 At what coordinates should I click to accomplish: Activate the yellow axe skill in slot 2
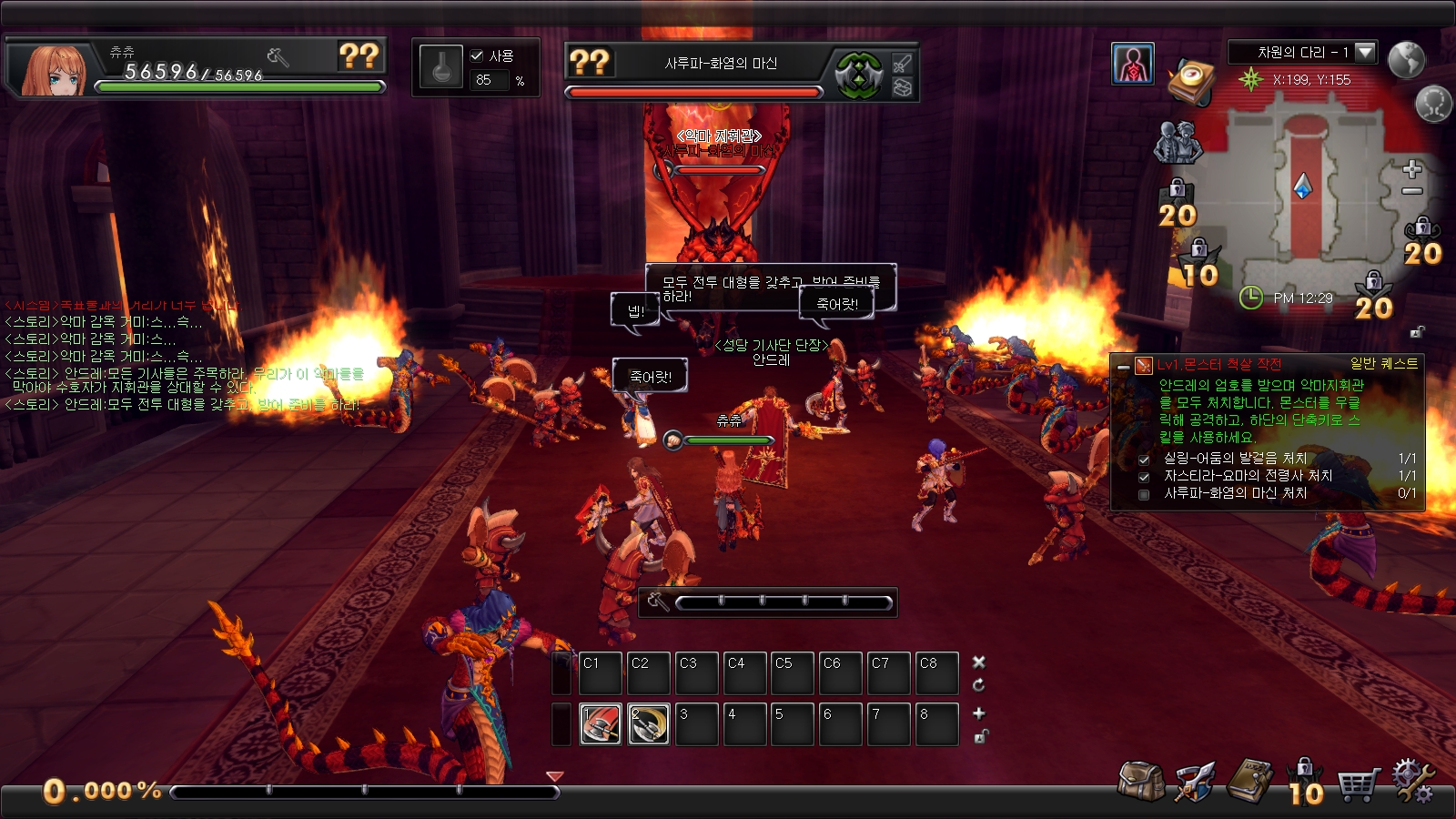[x=649, y=724]
